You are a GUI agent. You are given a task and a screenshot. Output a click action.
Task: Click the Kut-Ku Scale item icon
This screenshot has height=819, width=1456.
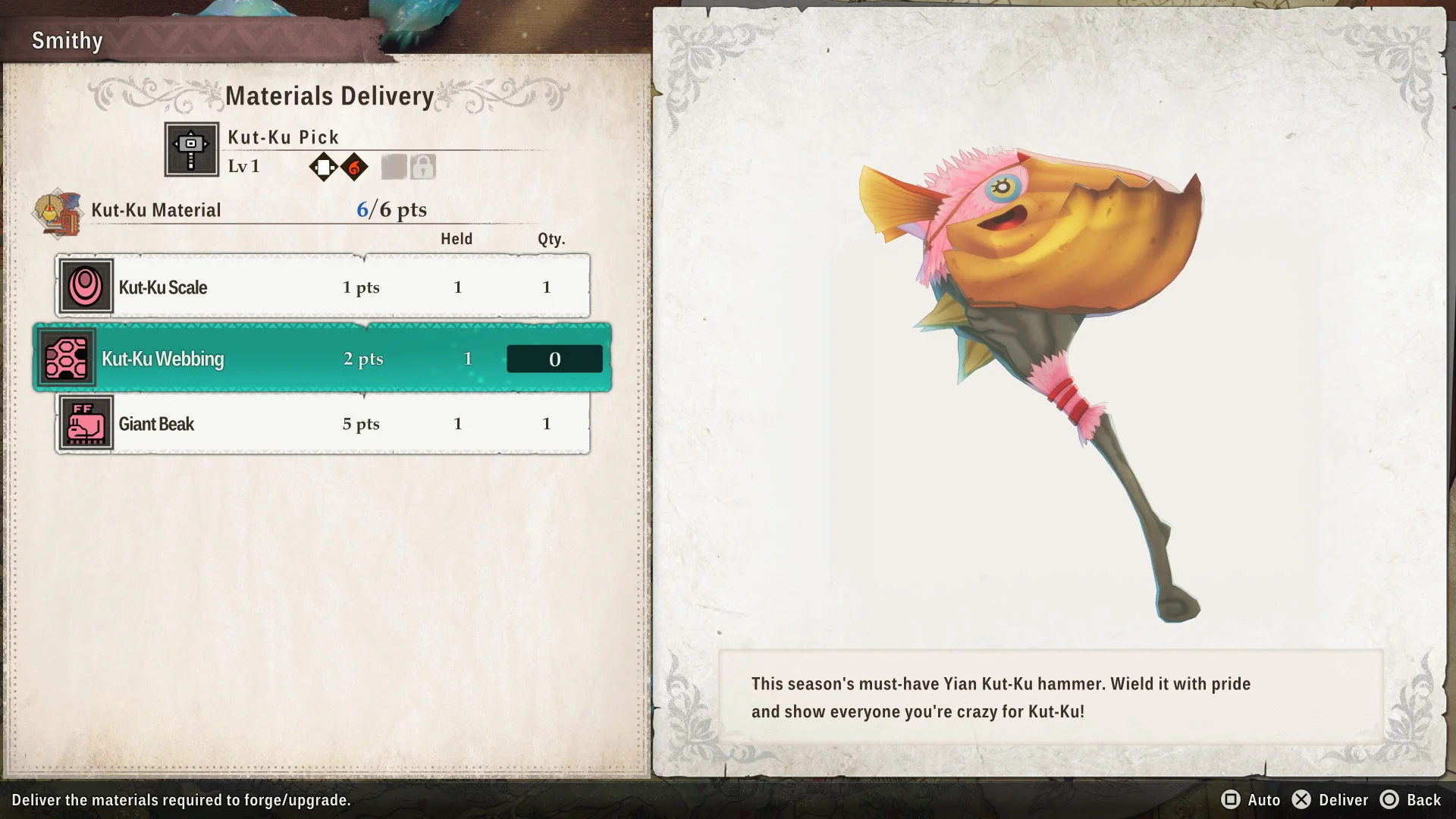pyautogui.click(x=86, y=287)
